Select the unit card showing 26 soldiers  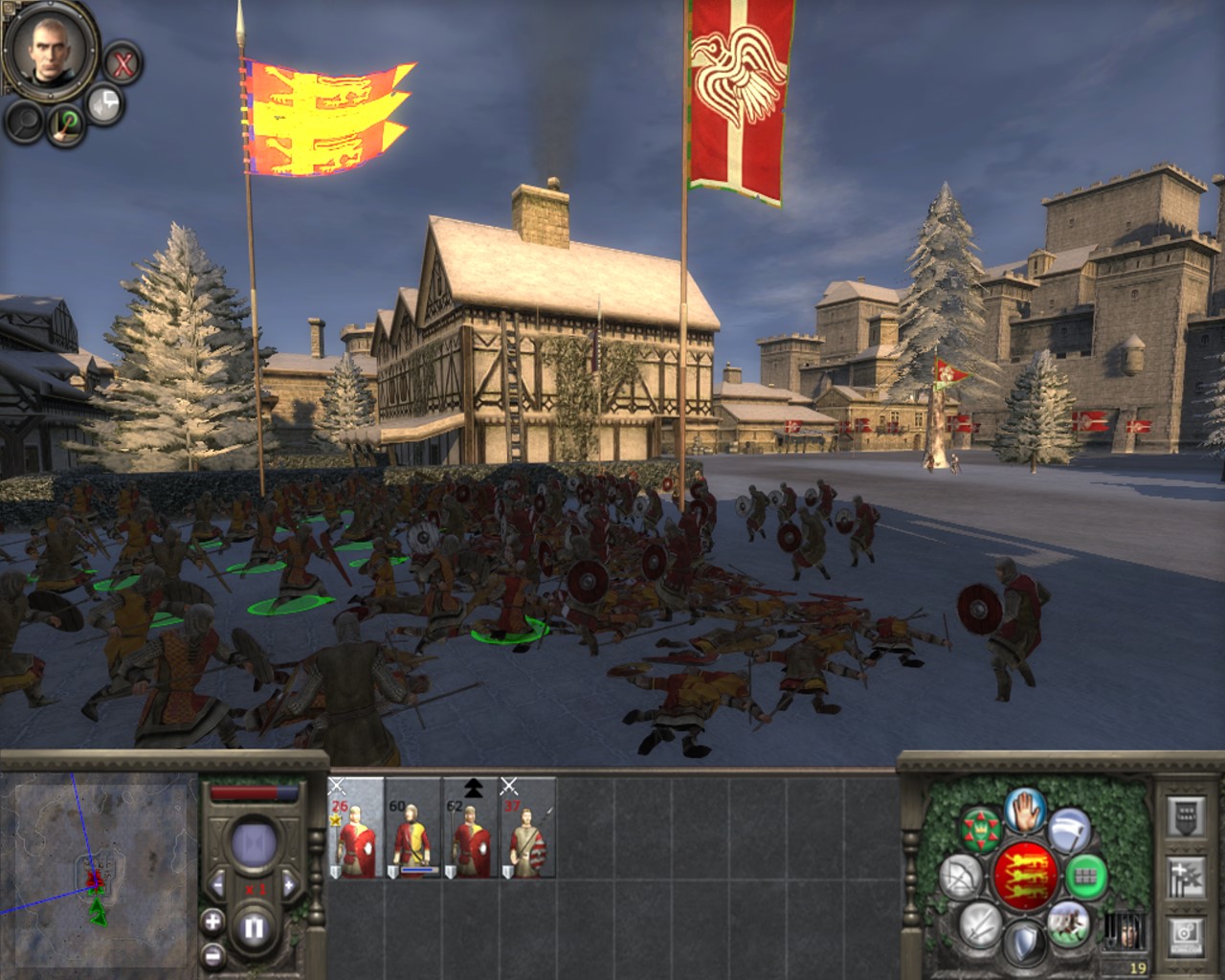356,829
